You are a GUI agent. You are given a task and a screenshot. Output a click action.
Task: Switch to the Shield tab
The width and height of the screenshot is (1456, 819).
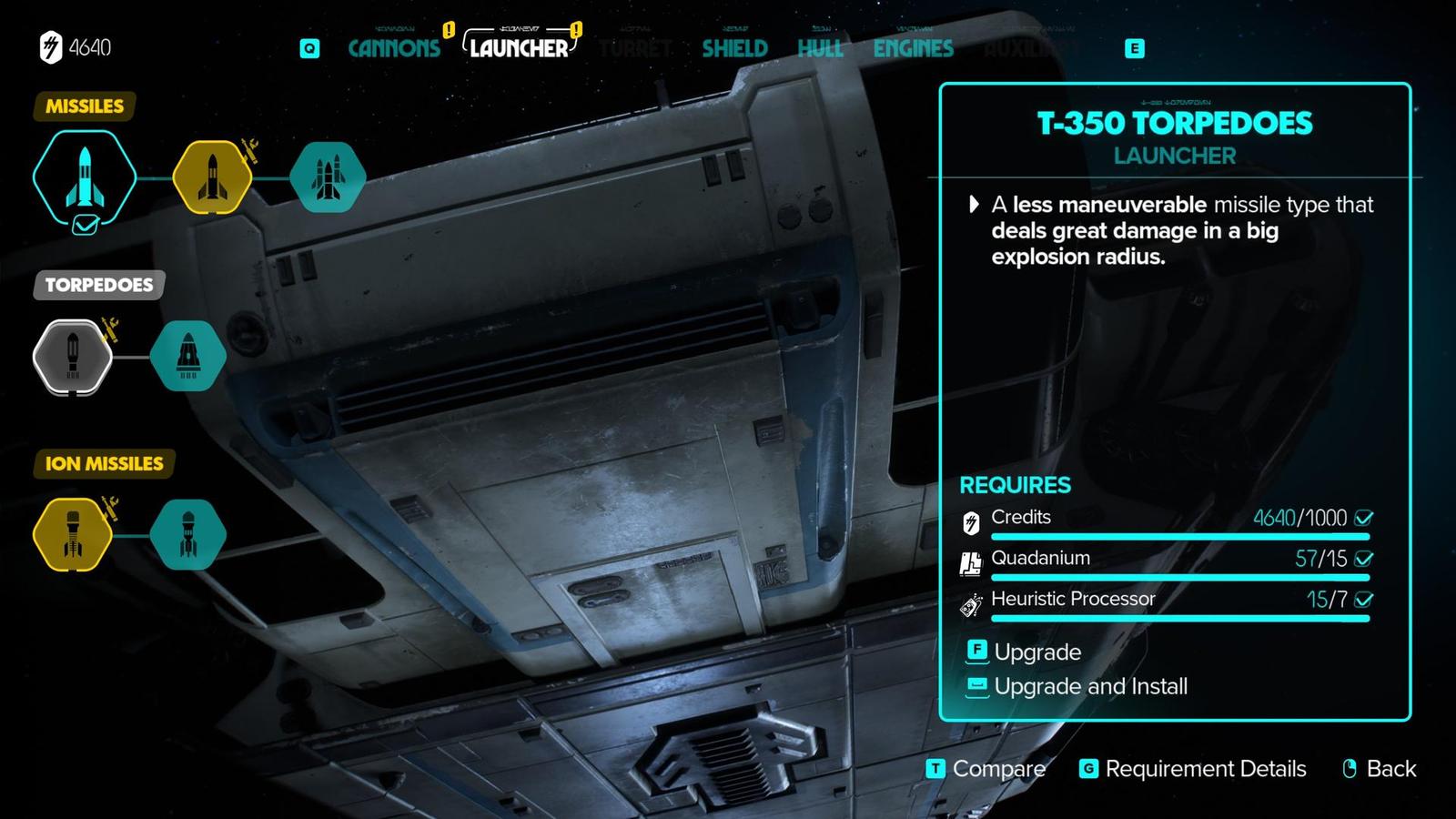734,48
